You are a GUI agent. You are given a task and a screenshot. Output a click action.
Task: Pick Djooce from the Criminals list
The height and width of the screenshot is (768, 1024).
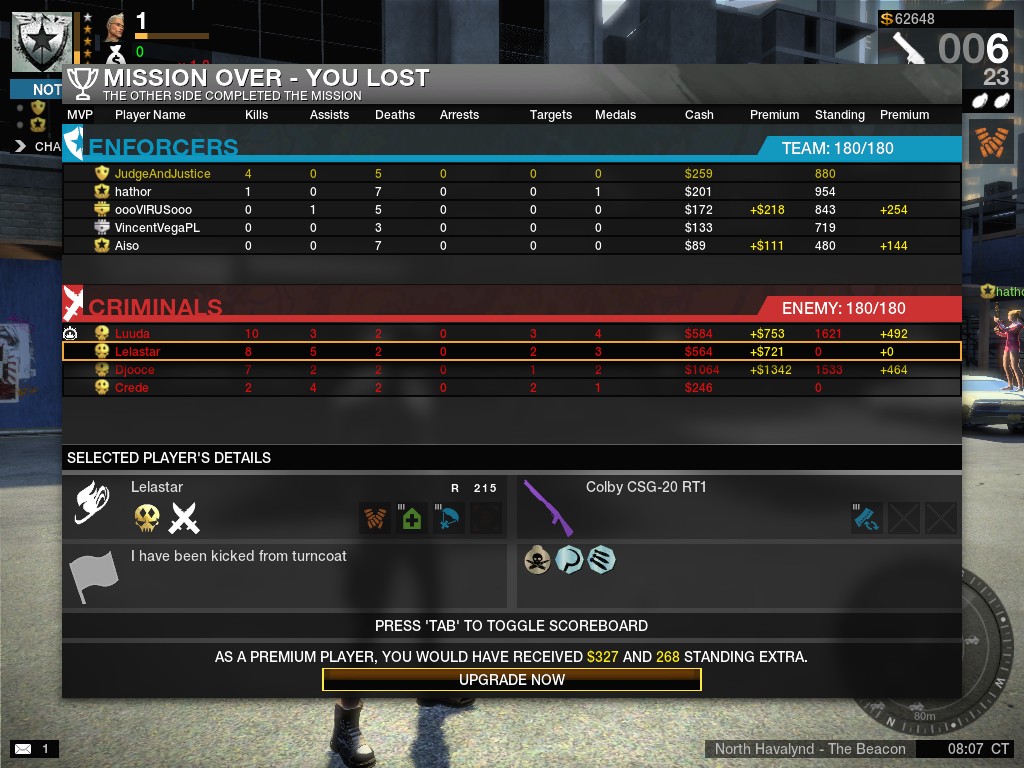(x=135, y=370)
